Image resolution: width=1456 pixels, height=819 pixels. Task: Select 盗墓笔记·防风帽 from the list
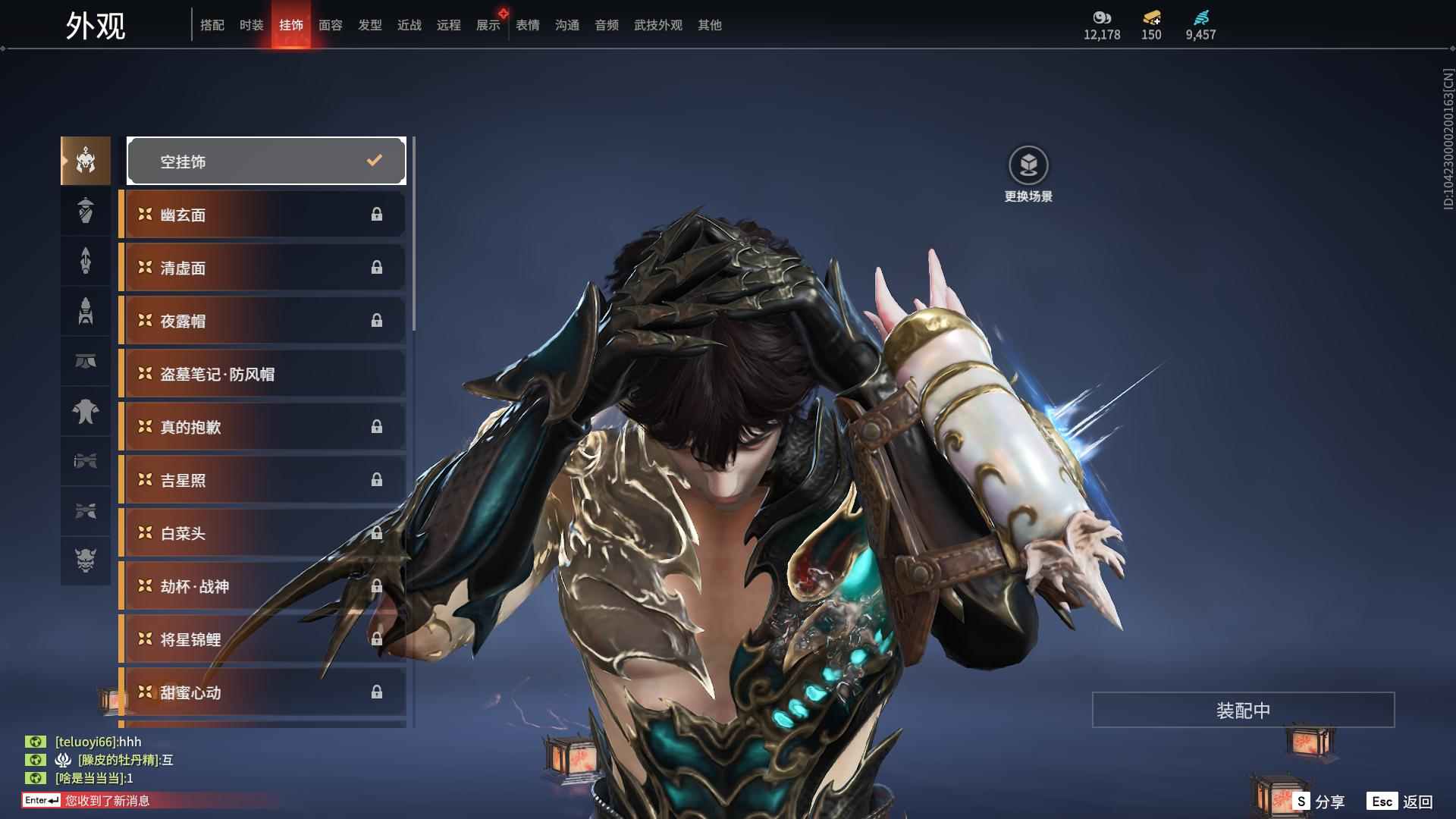262,374
